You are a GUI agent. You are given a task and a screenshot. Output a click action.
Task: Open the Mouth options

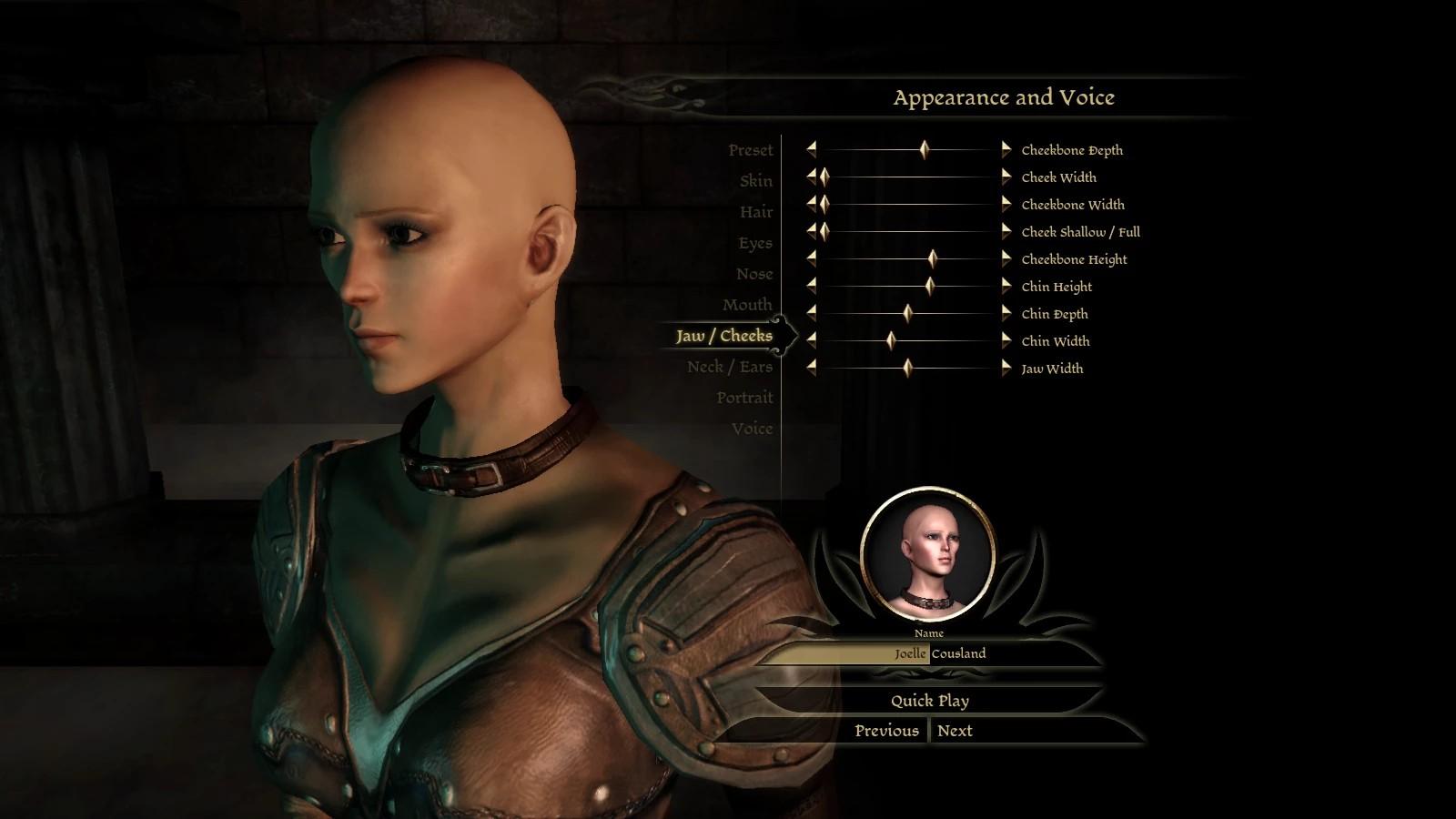(746, 305)
